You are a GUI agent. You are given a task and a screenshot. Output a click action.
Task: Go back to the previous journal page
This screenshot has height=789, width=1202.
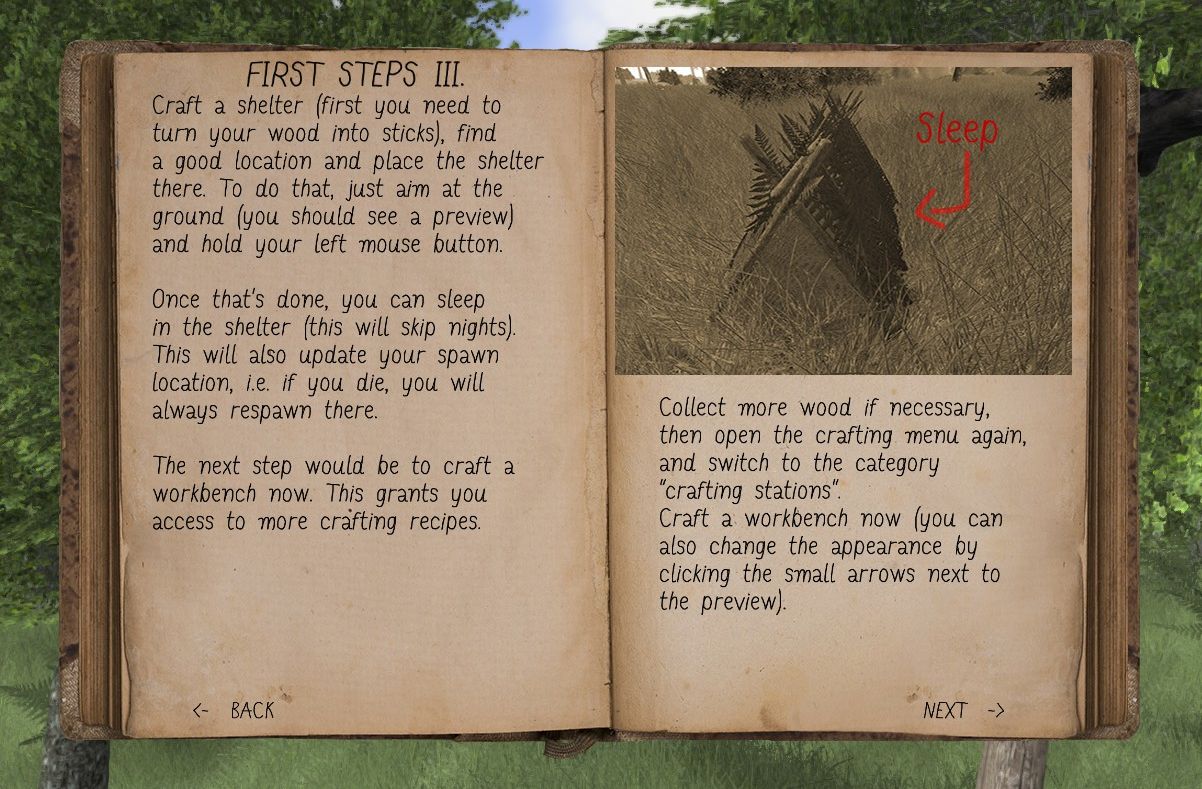tap(233, 710)
